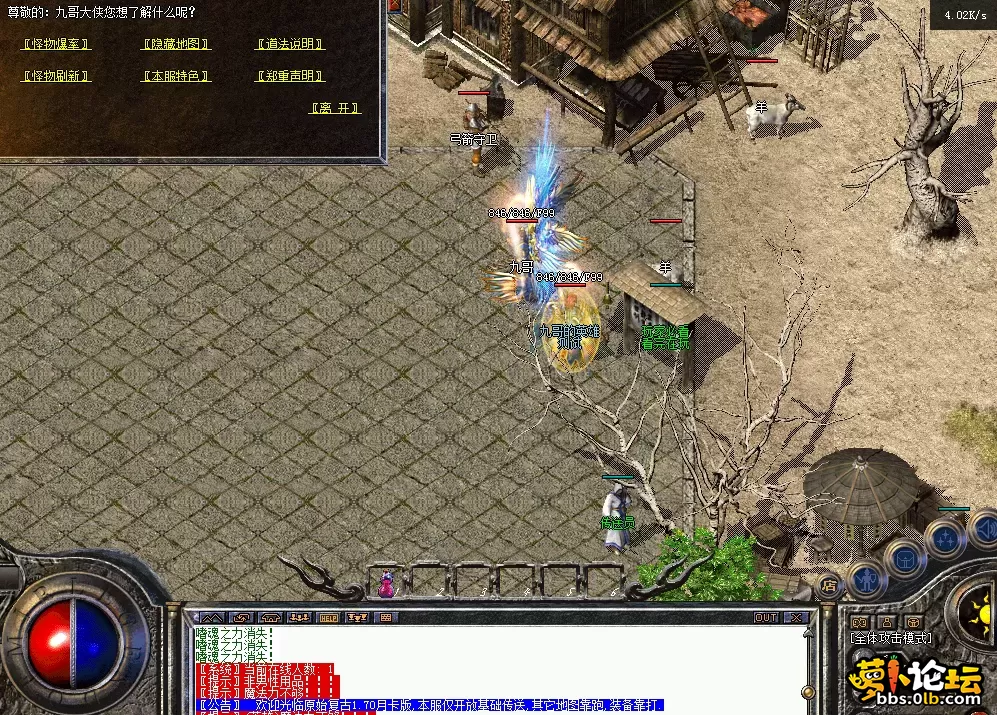
Task: Open the HELP button on chat toolbar
Action: (328, 618)
